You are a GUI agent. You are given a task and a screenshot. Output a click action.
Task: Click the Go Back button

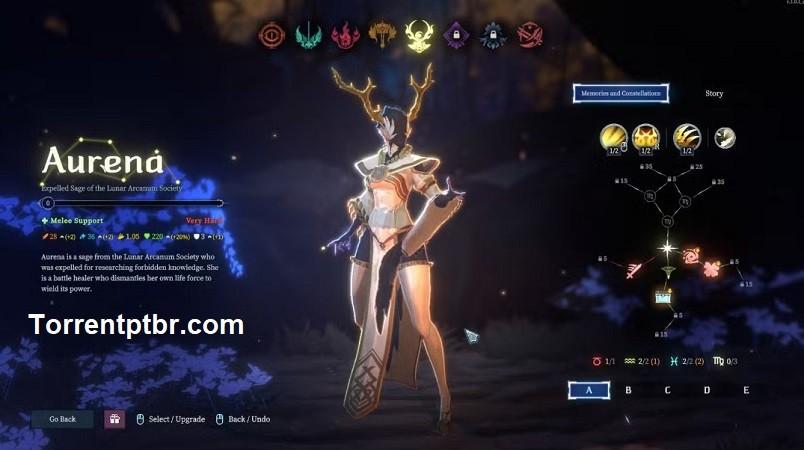pos(62,419)
